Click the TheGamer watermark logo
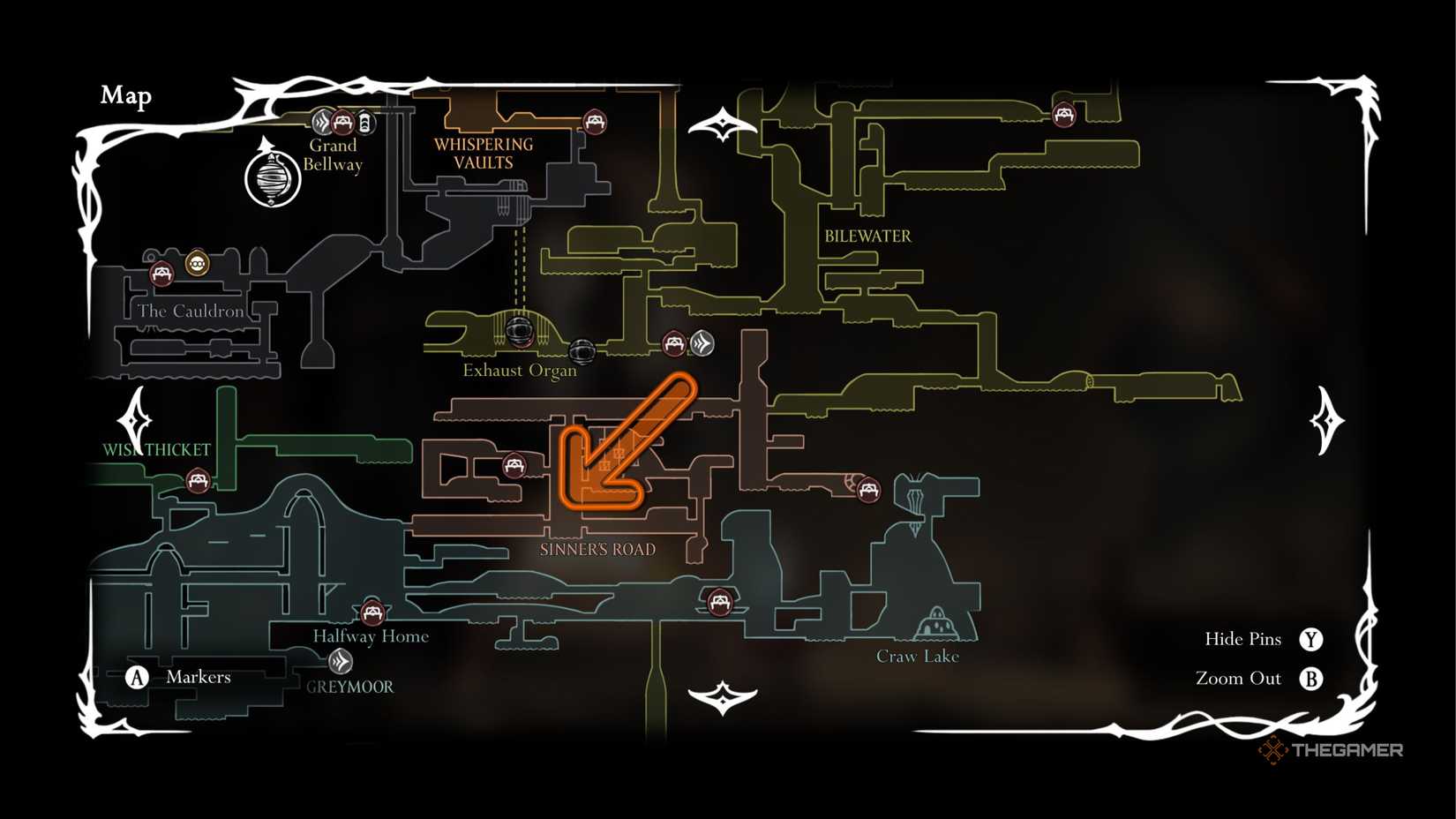This screenshot has width=1456, height=819. click(1332, 751)
